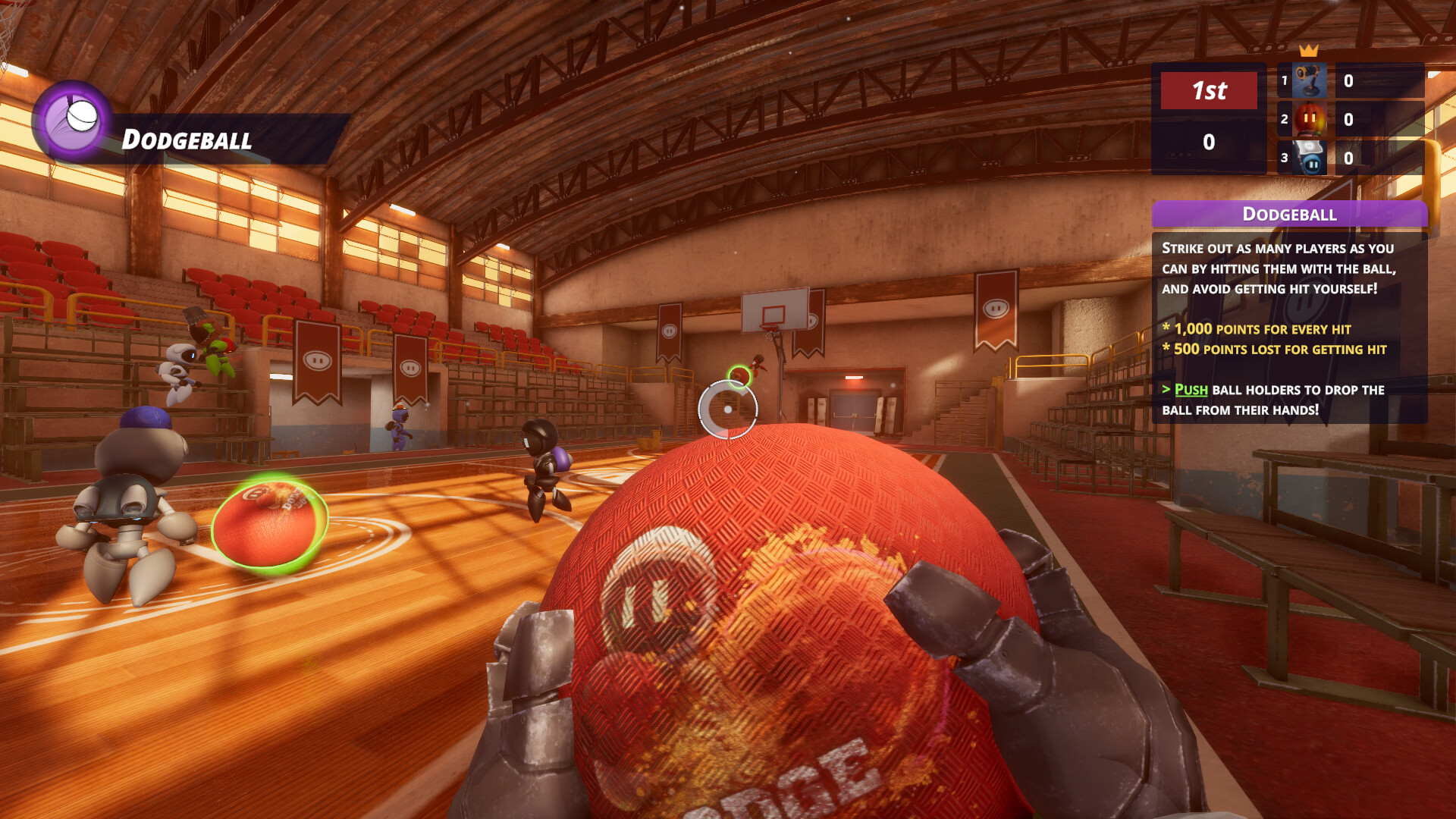
Task: Select the DODGEBALL purple header tab
Action: [x=1289, y=215]
